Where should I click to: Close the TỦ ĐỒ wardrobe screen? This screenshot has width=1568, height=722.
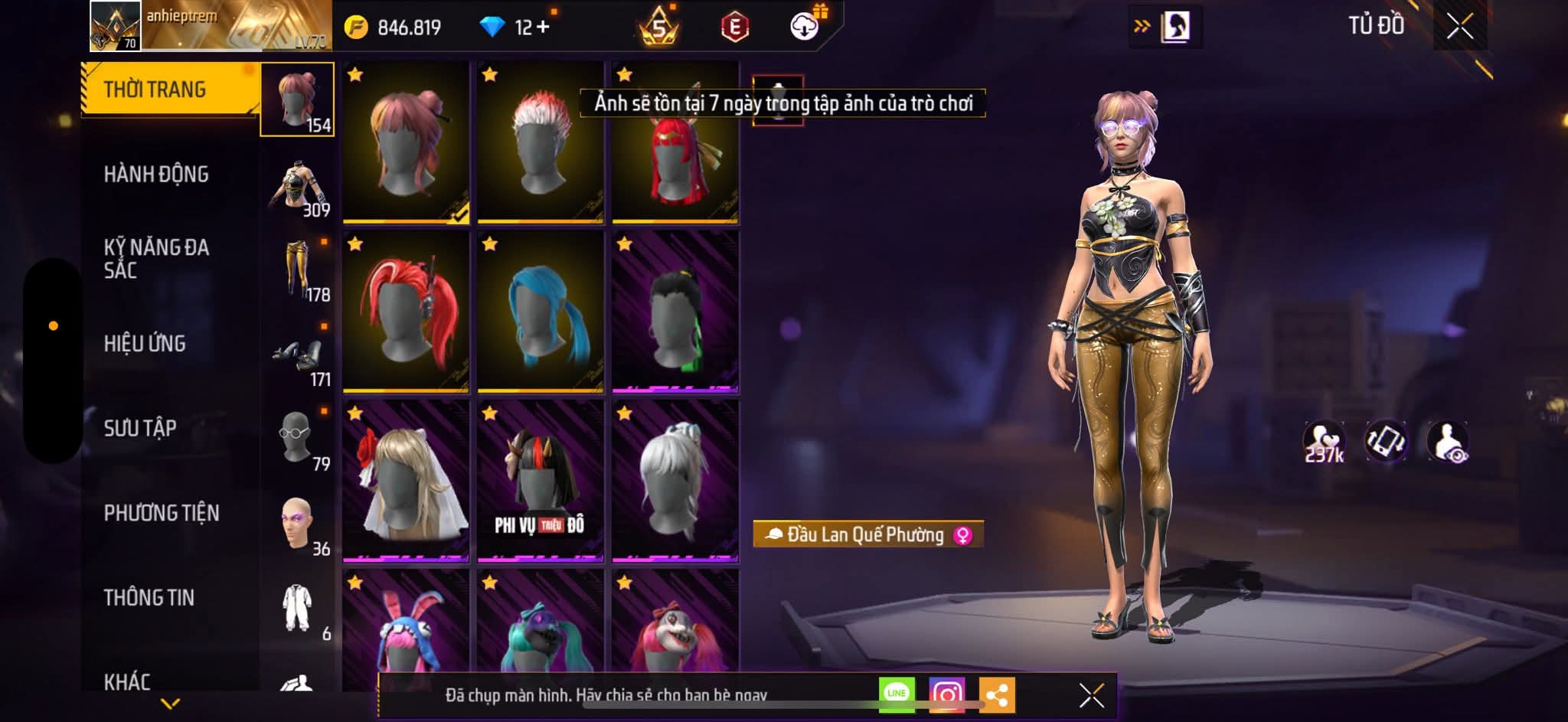(1459, 27)
